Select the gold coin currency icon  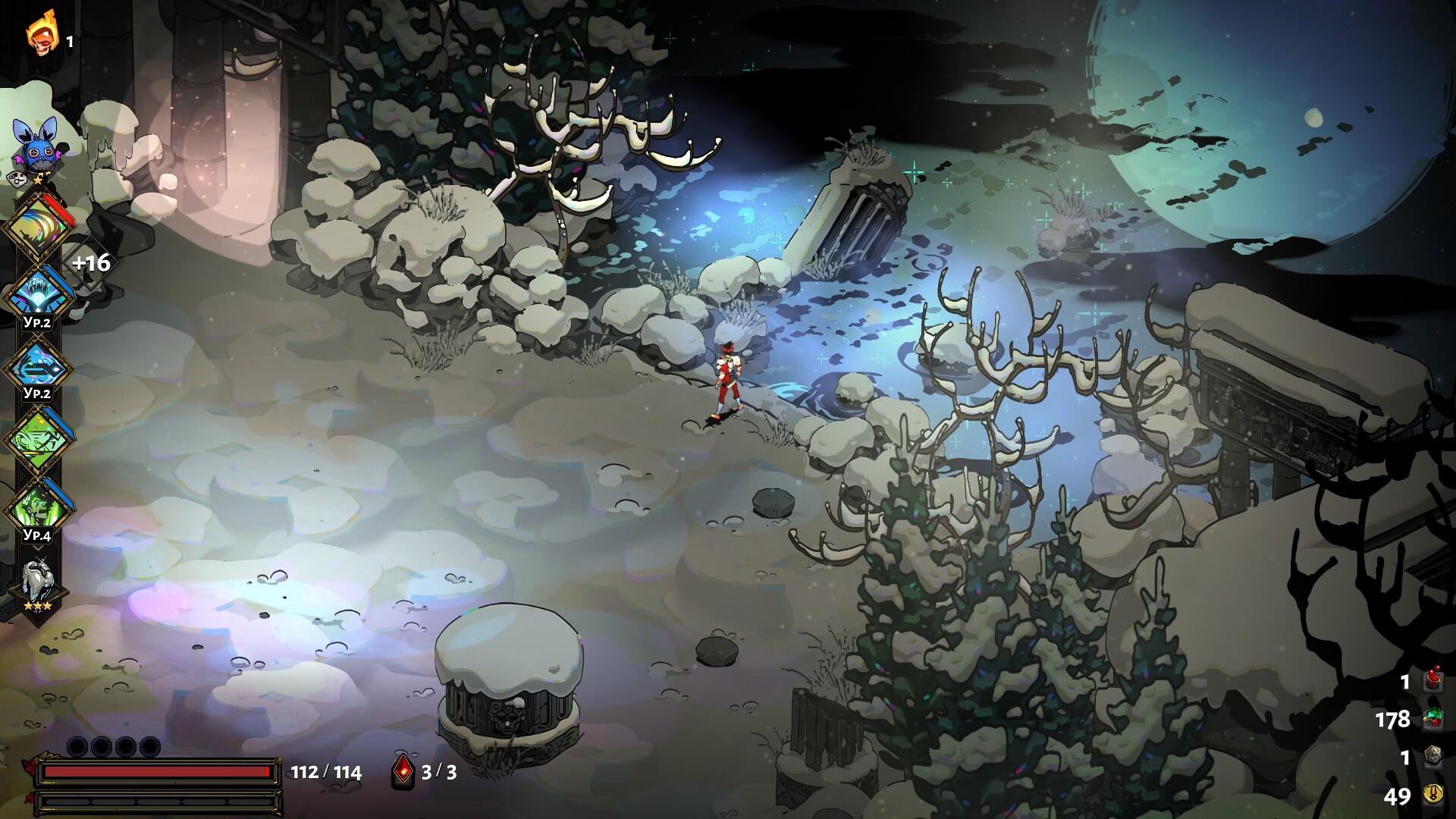tap(1432, 794)
